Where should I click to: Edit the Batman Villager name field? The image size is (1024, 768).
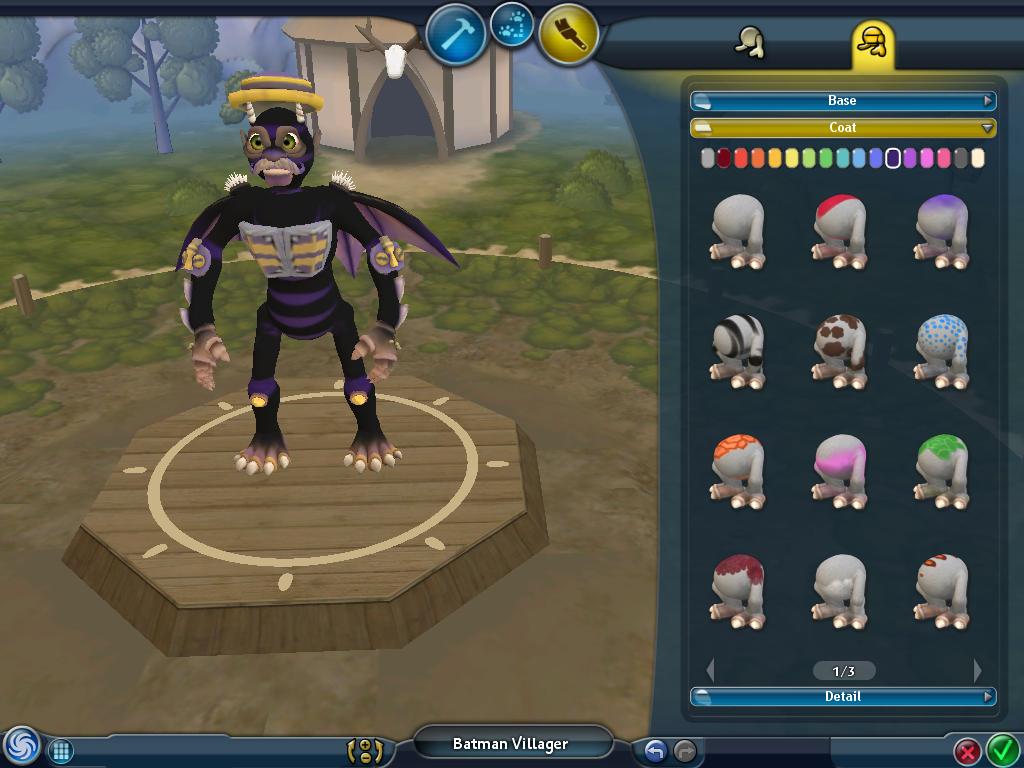pos(510,744)
